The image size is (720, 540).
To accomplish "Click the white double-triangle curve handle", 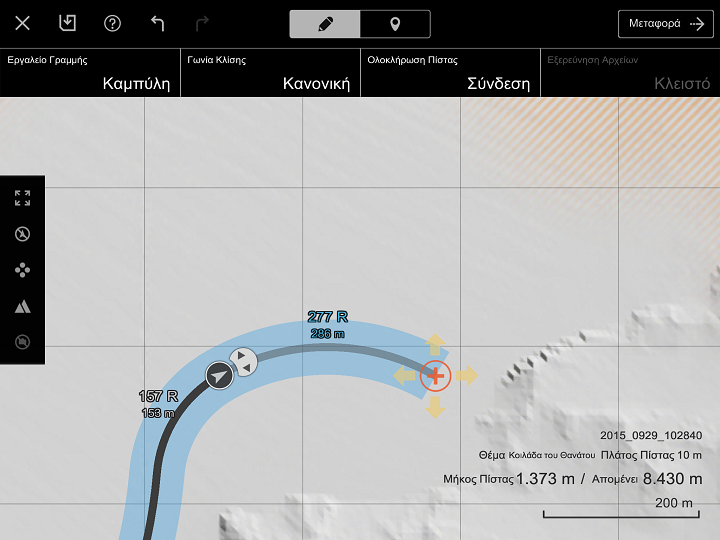I will pyautogui.click(x=242, y=361).
